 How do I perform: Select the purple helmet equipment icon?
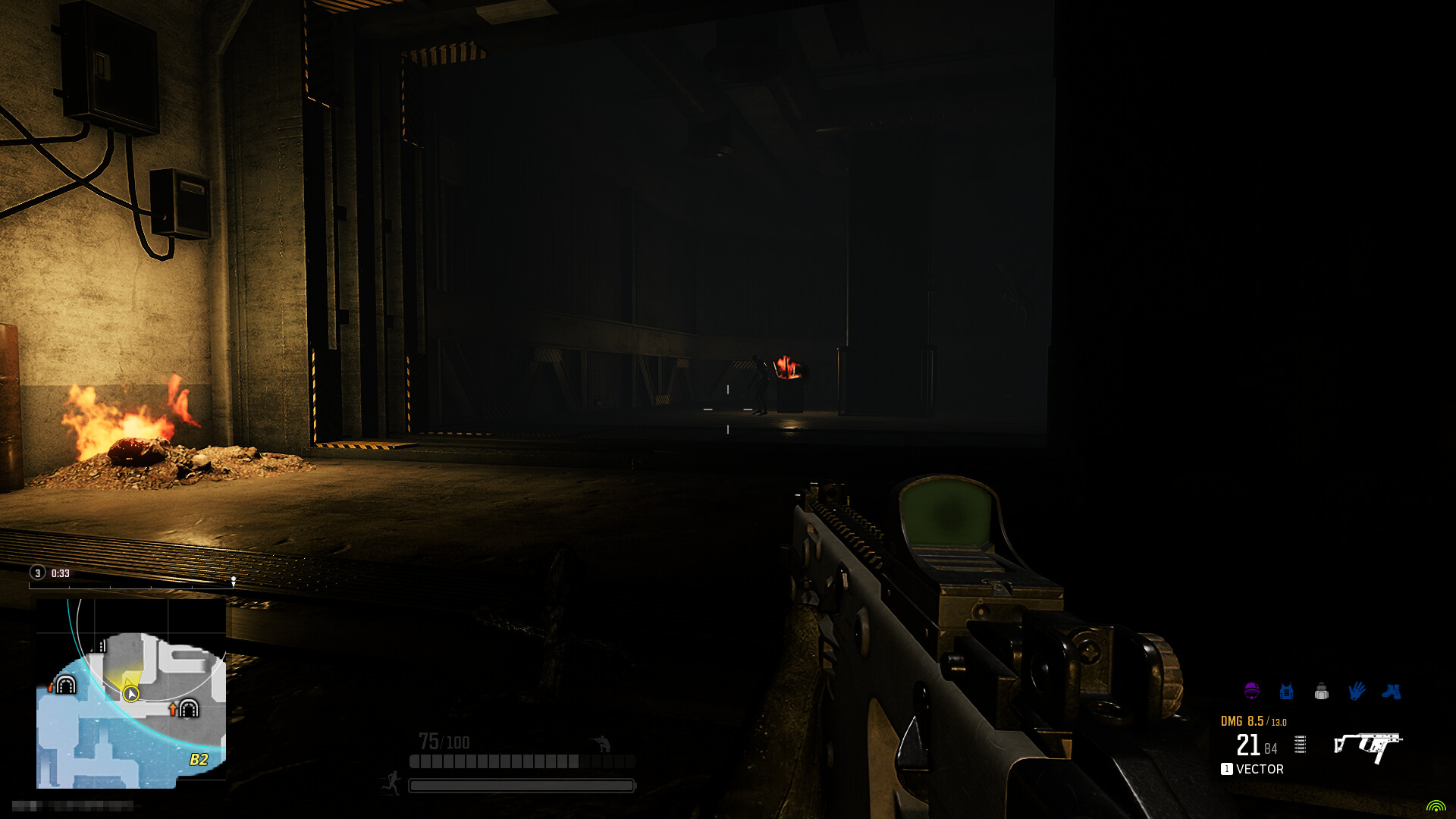point(1252,692)
